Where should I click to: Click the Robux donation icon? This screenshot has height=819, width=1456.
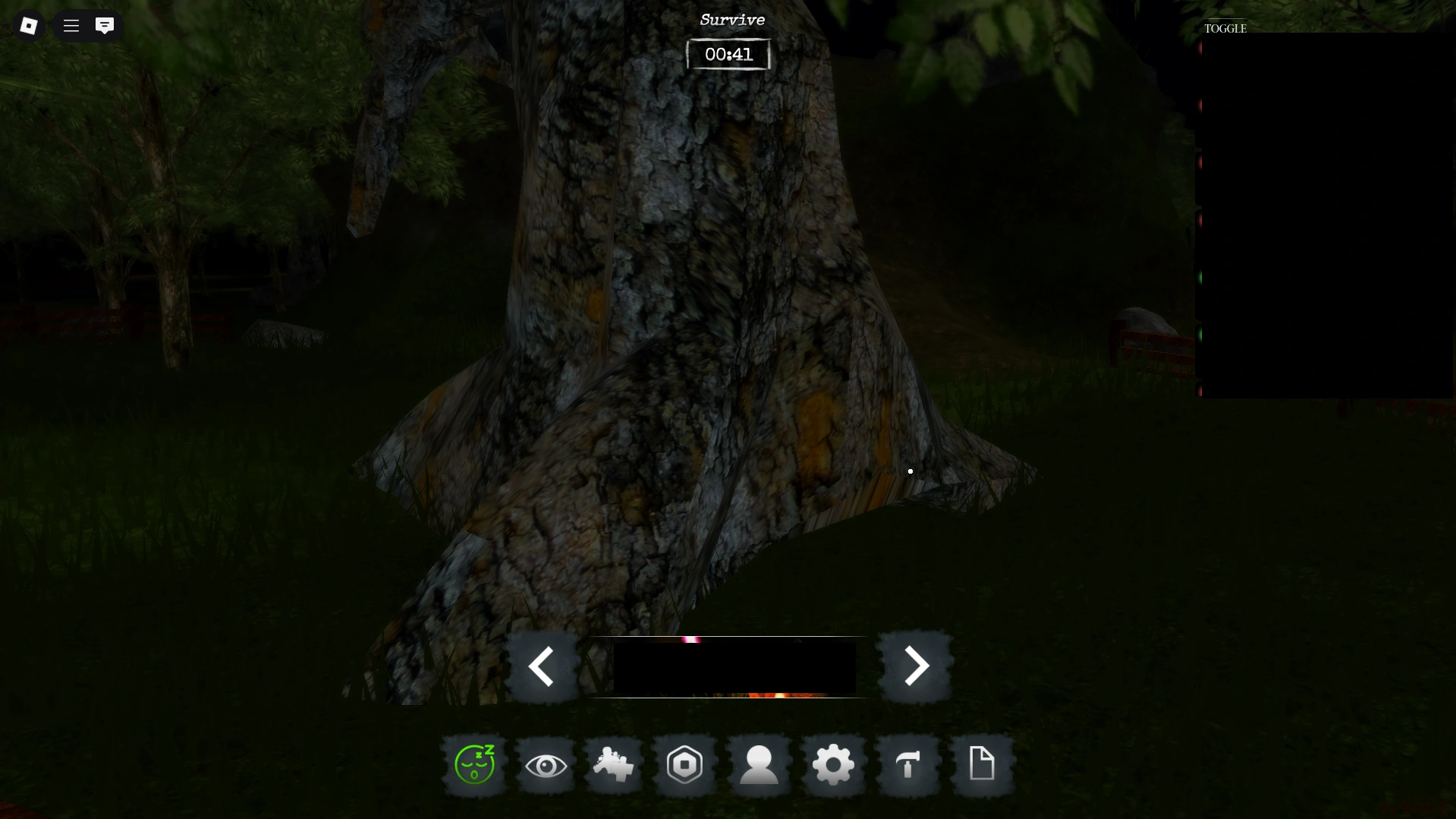point(684,765)
